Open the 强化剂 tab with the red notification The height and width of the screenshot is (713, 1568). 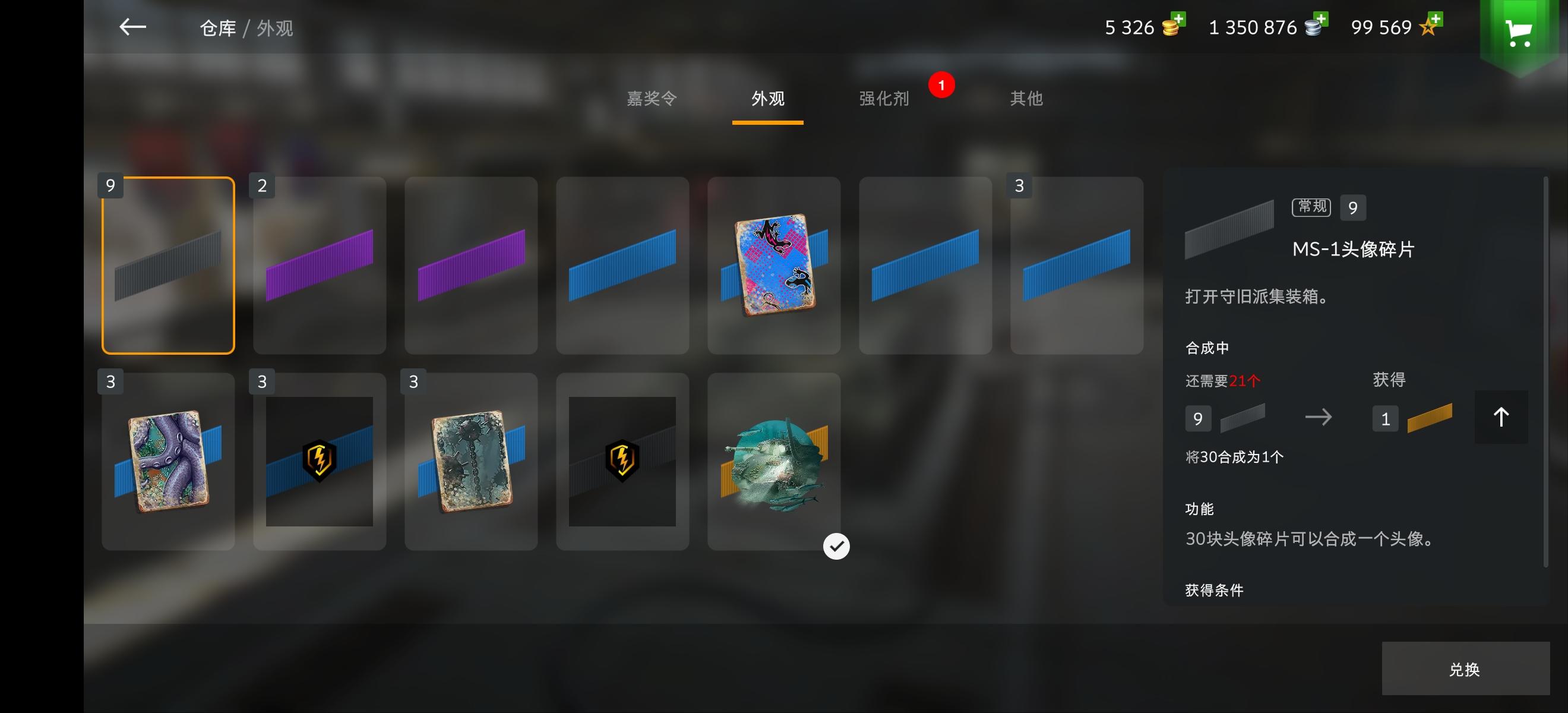[883, 99]
